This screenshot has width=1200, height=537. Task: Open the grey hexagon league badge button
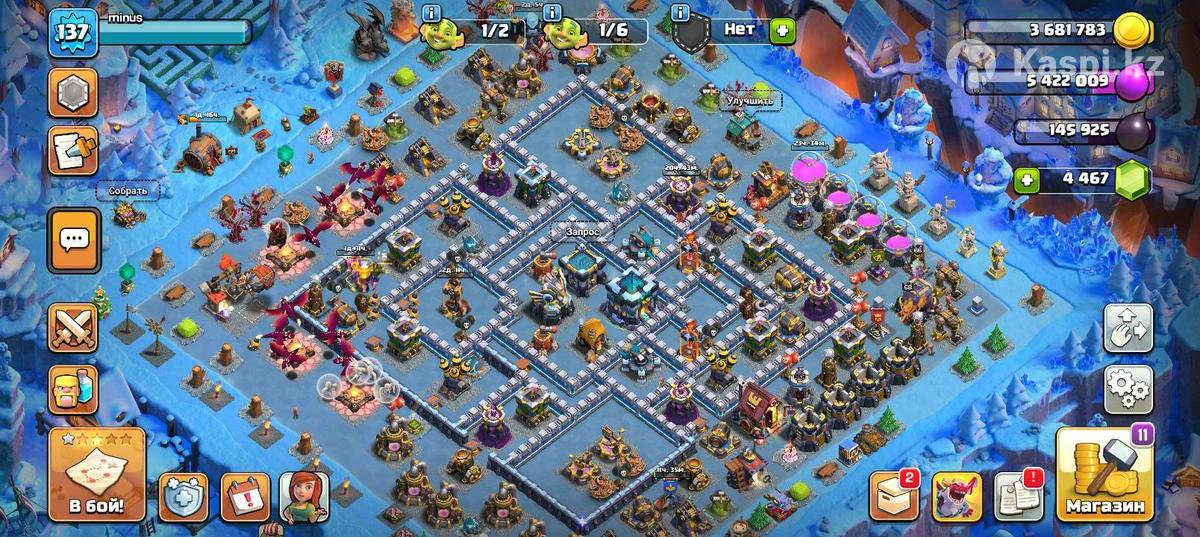(x=73, y=94)
